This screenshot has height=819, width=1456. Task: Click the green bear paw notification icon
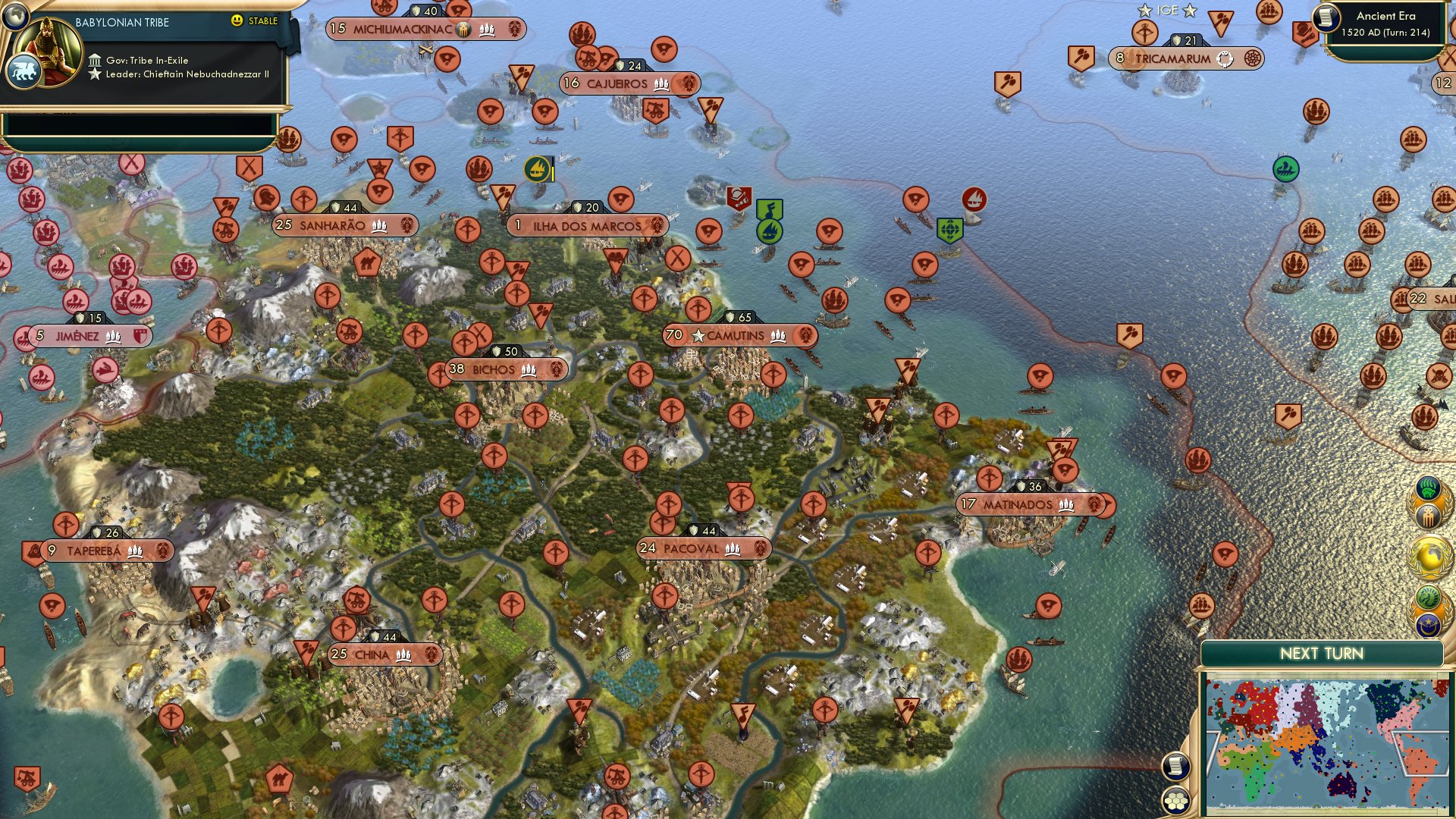pos(1427,489)
